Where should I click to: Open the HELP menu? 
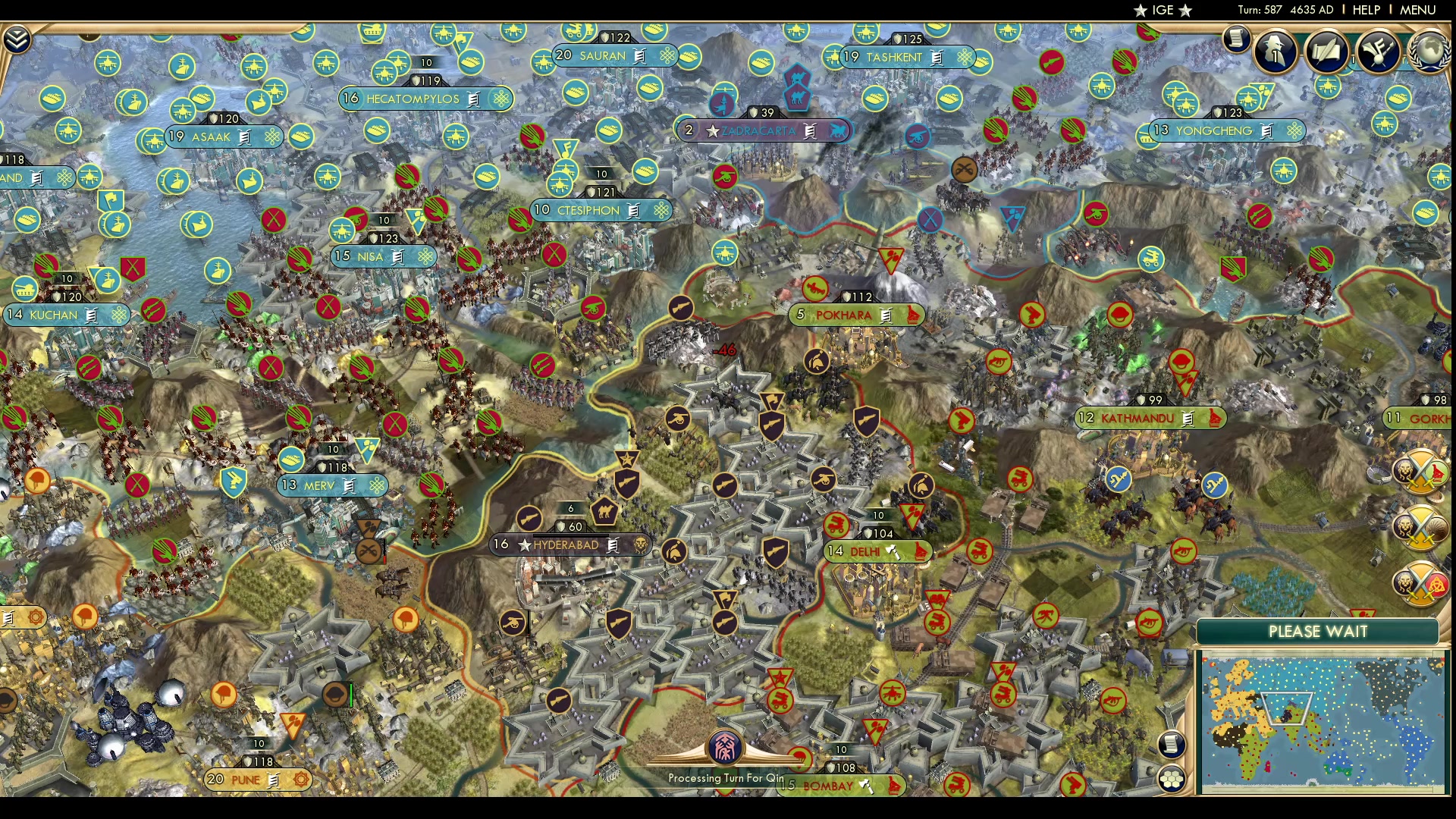[x=1365, y=9]
